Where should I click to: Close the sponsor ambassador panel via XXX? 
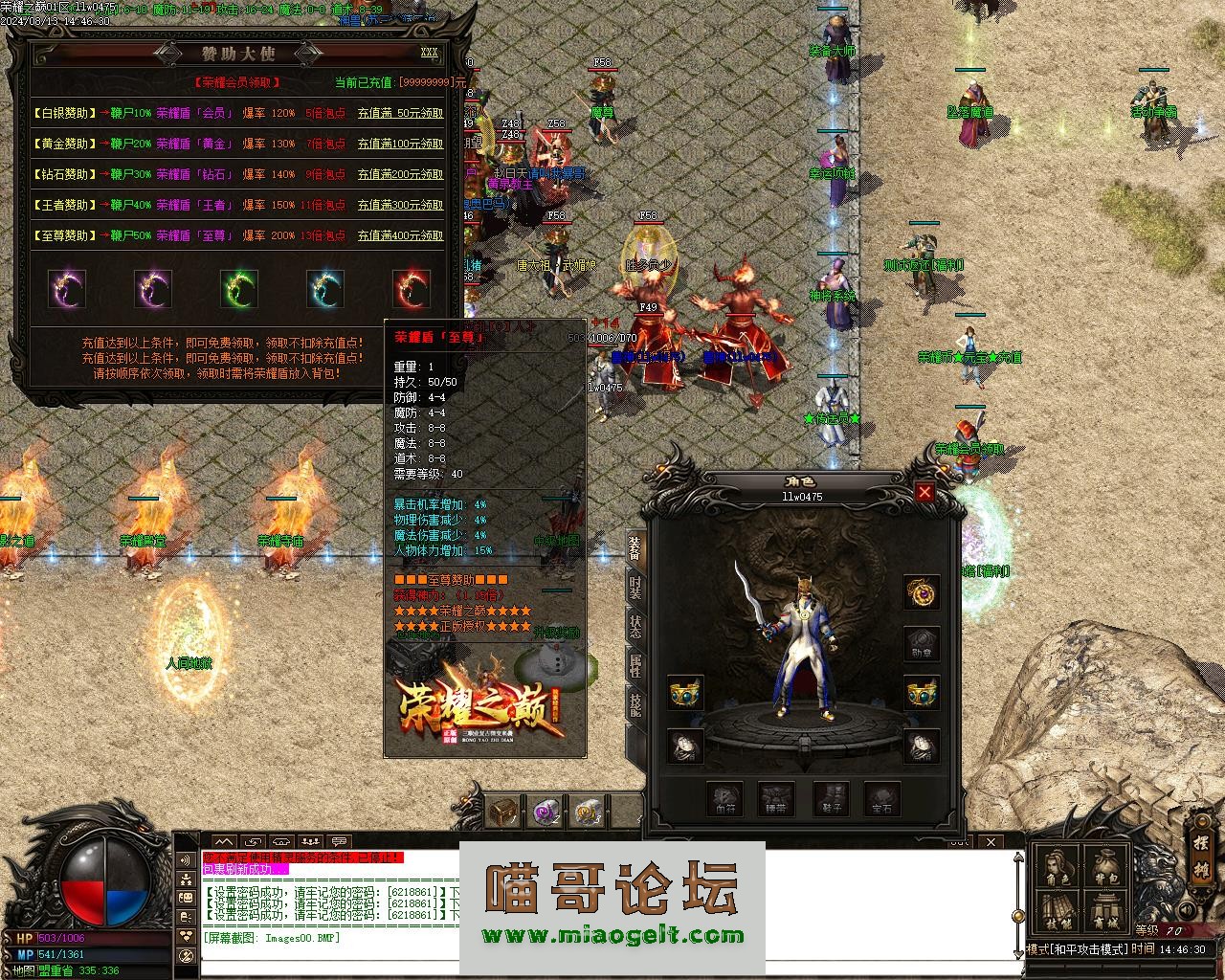[x=430, y=53]
